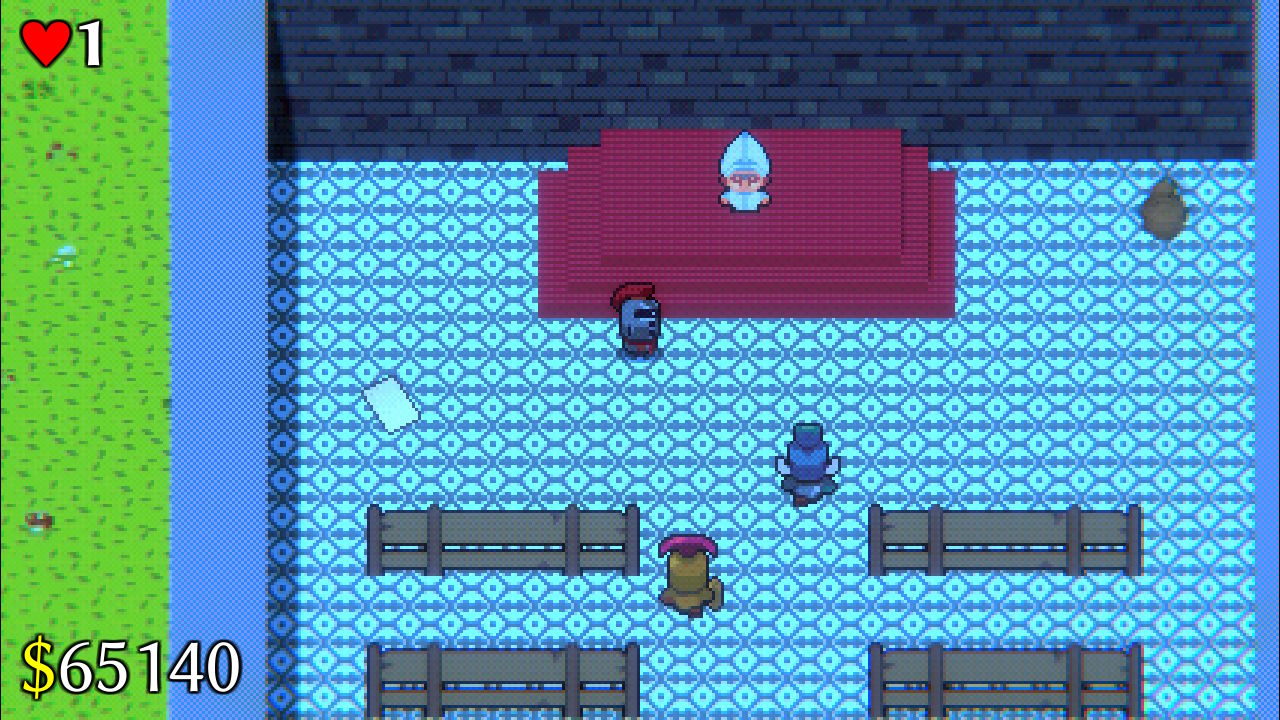Viewport: 1280px width, 720px height.
Task: Click the green grass strip on the left
Action: [x=80, y=350]
